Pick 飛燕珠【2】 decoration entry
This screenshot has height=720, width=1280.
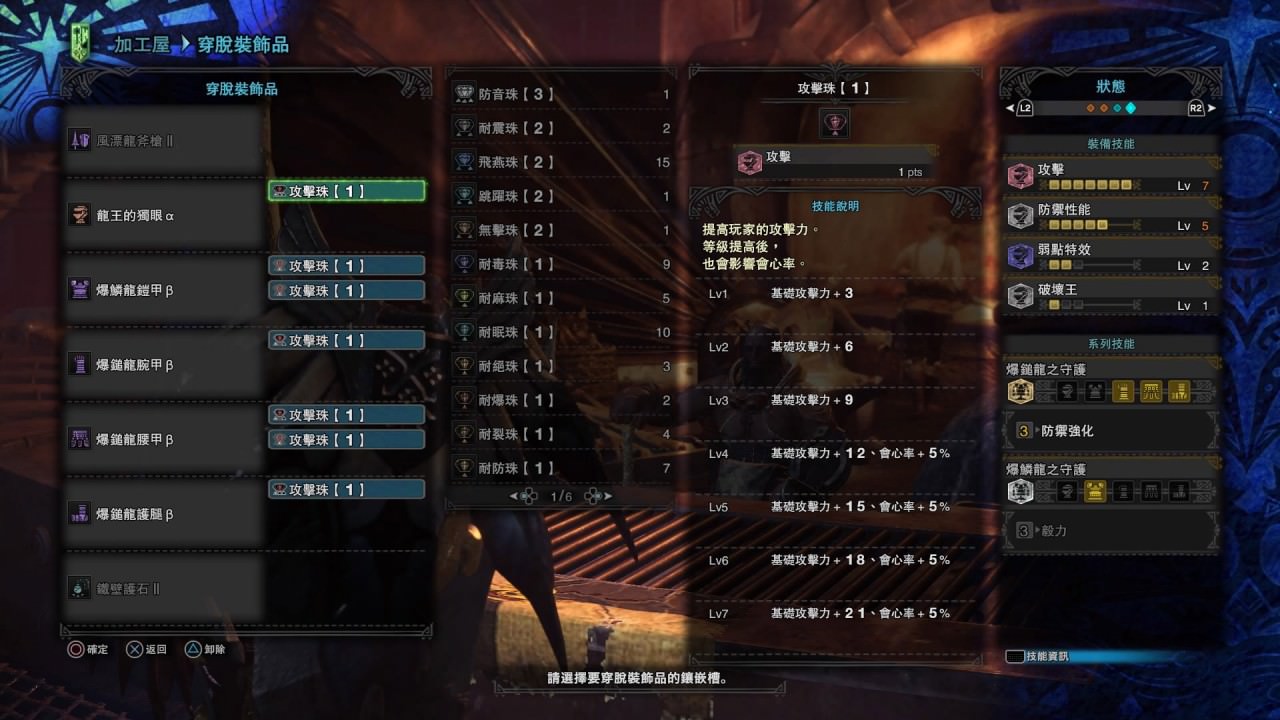coord(562,162)
